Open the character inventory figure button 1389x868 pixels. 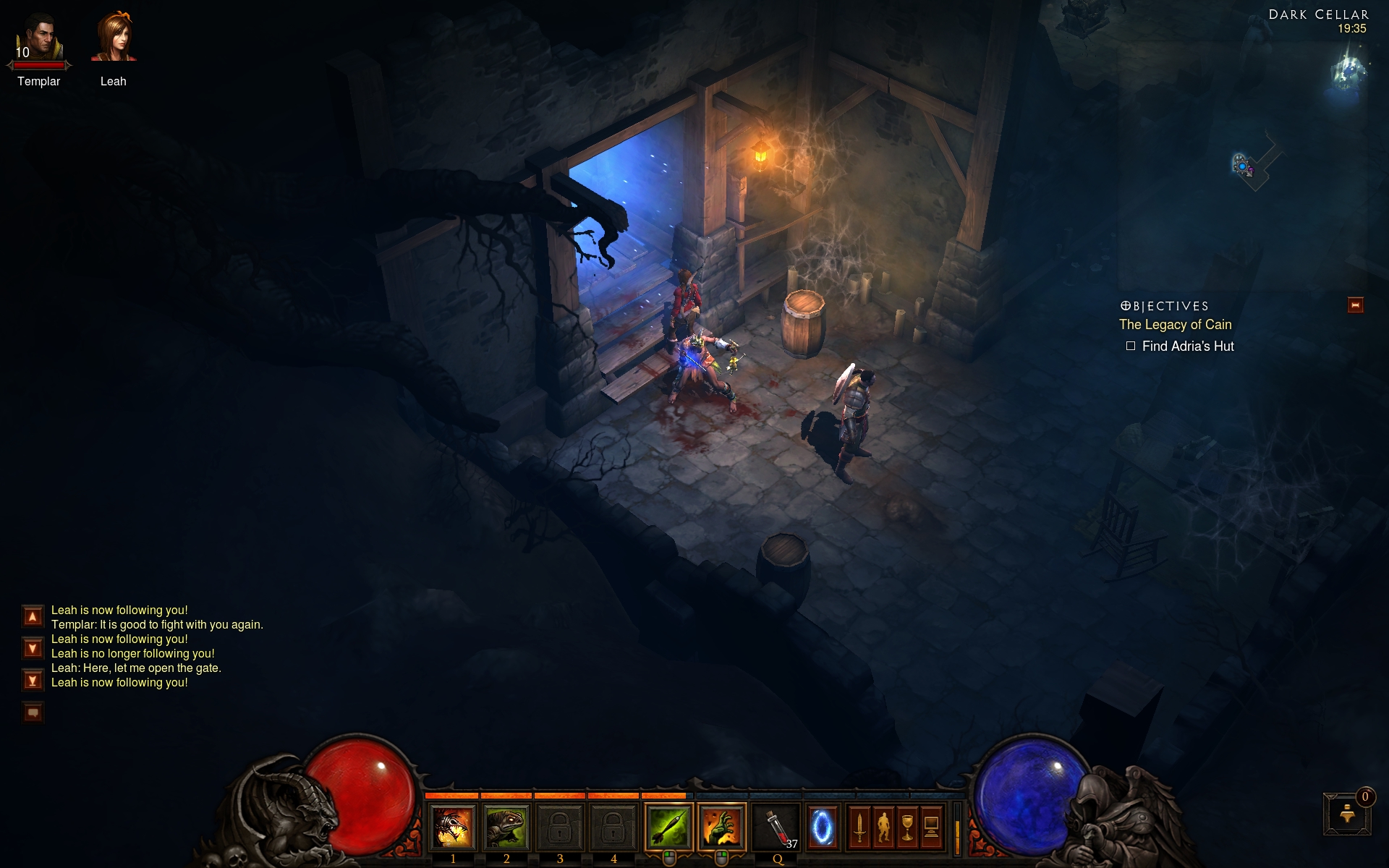[883, 827]
